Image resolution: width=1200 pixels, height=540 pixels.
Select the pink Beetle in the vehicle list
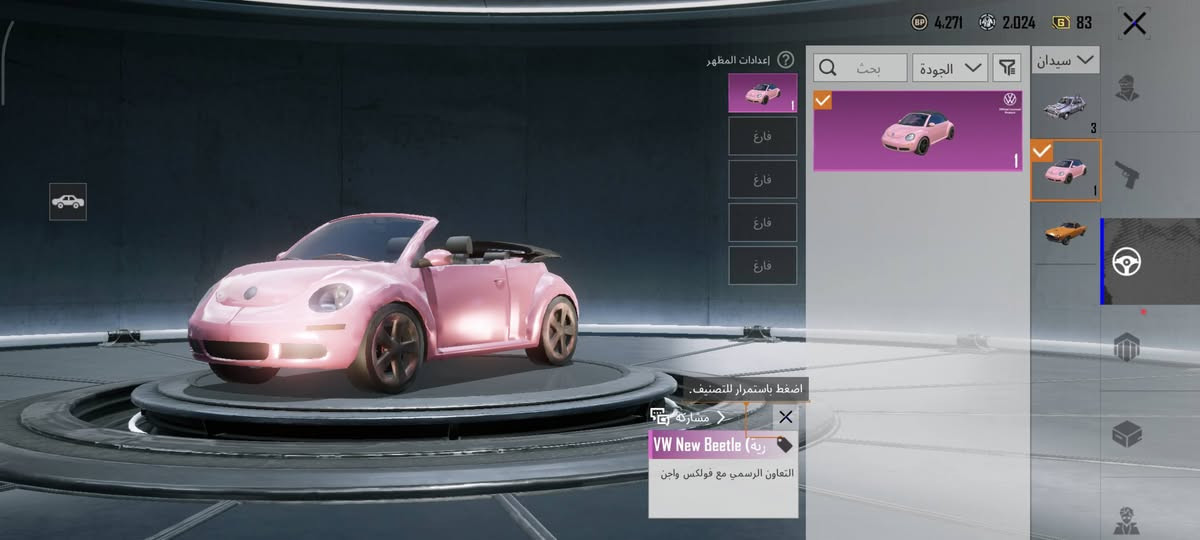point(1066,170)
